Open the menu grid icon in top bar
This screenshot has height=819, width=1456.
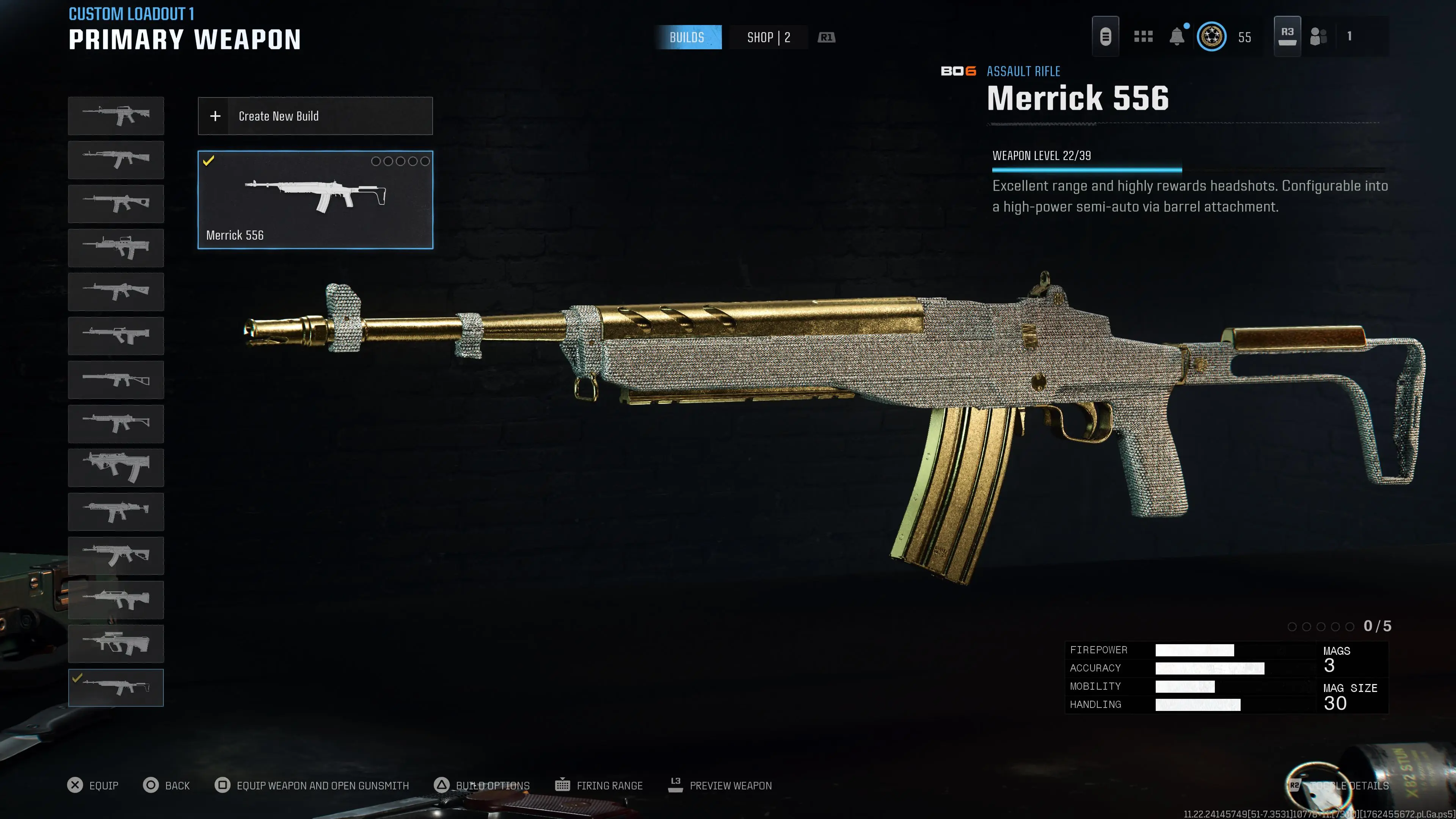tap(1143, 36)
